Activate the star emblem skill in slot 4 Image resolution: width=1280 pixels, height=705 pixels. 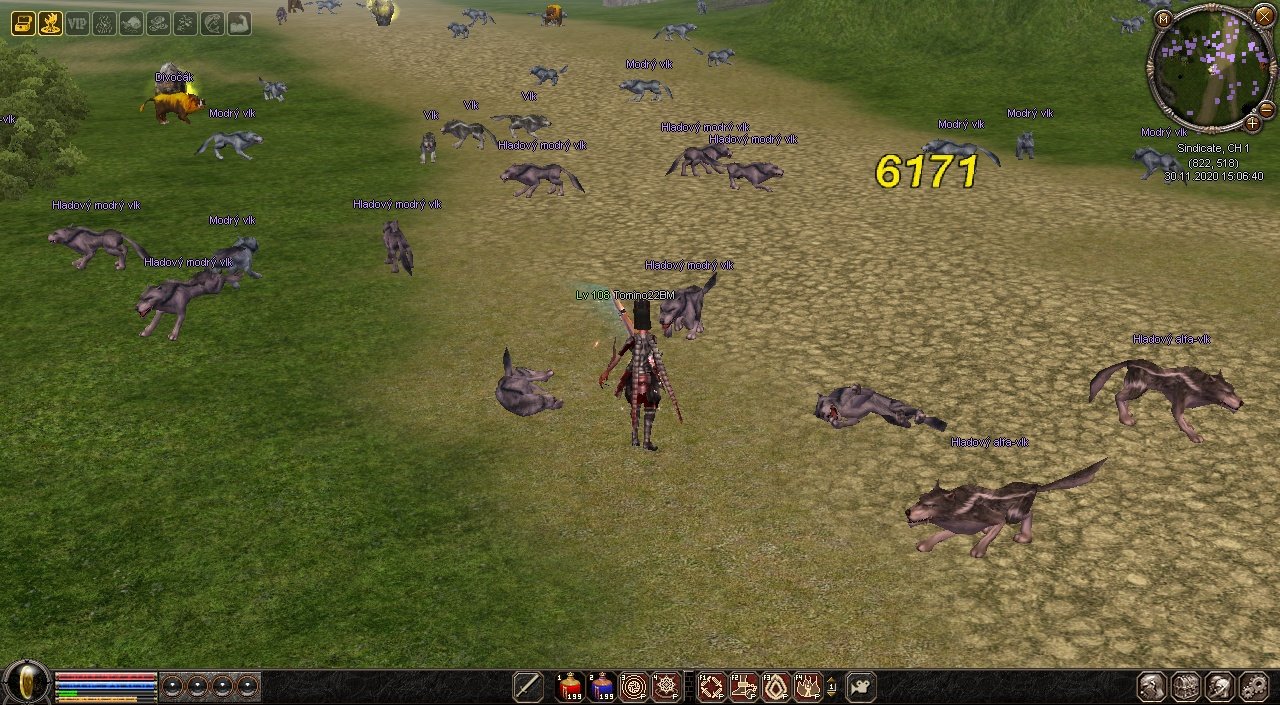(x=666, y=686)
